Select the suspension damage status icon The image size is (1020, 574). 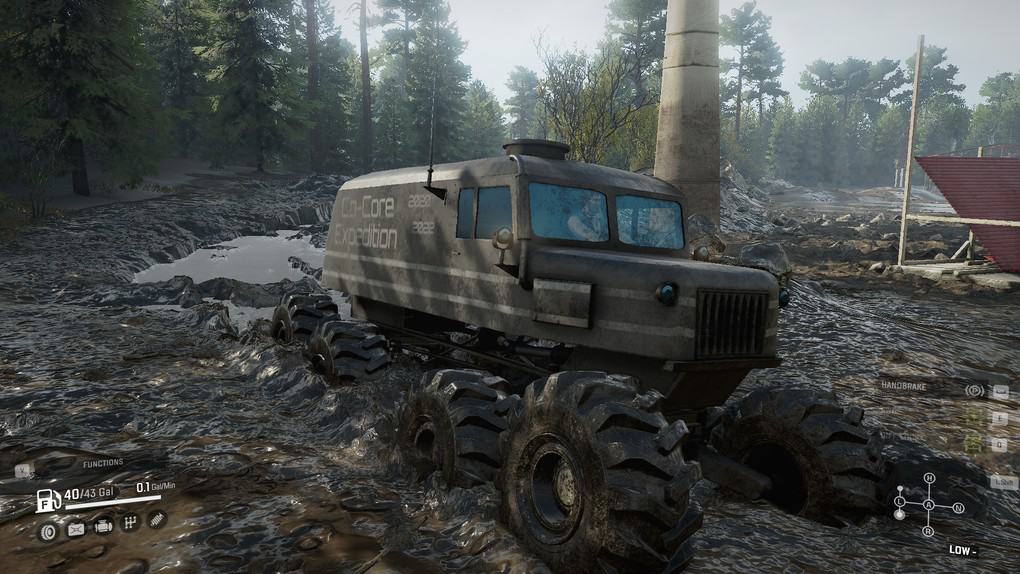157,518
